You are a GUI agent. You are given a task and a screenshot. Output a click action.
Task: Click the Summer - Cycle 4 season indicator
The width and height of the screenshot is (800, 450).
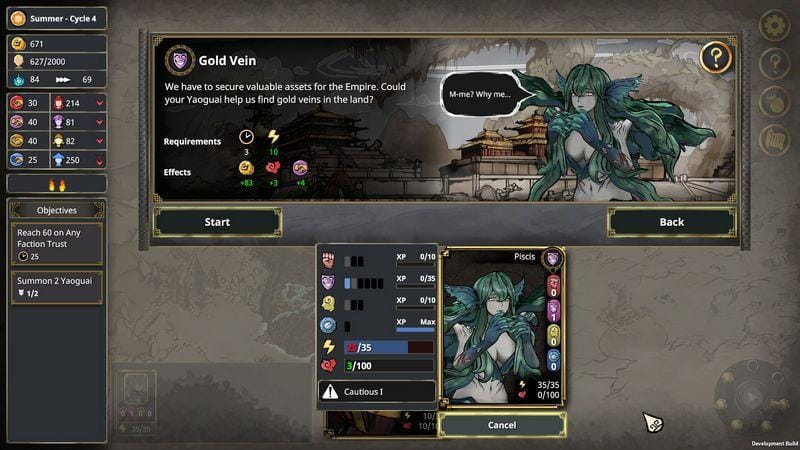coord(58,18)
